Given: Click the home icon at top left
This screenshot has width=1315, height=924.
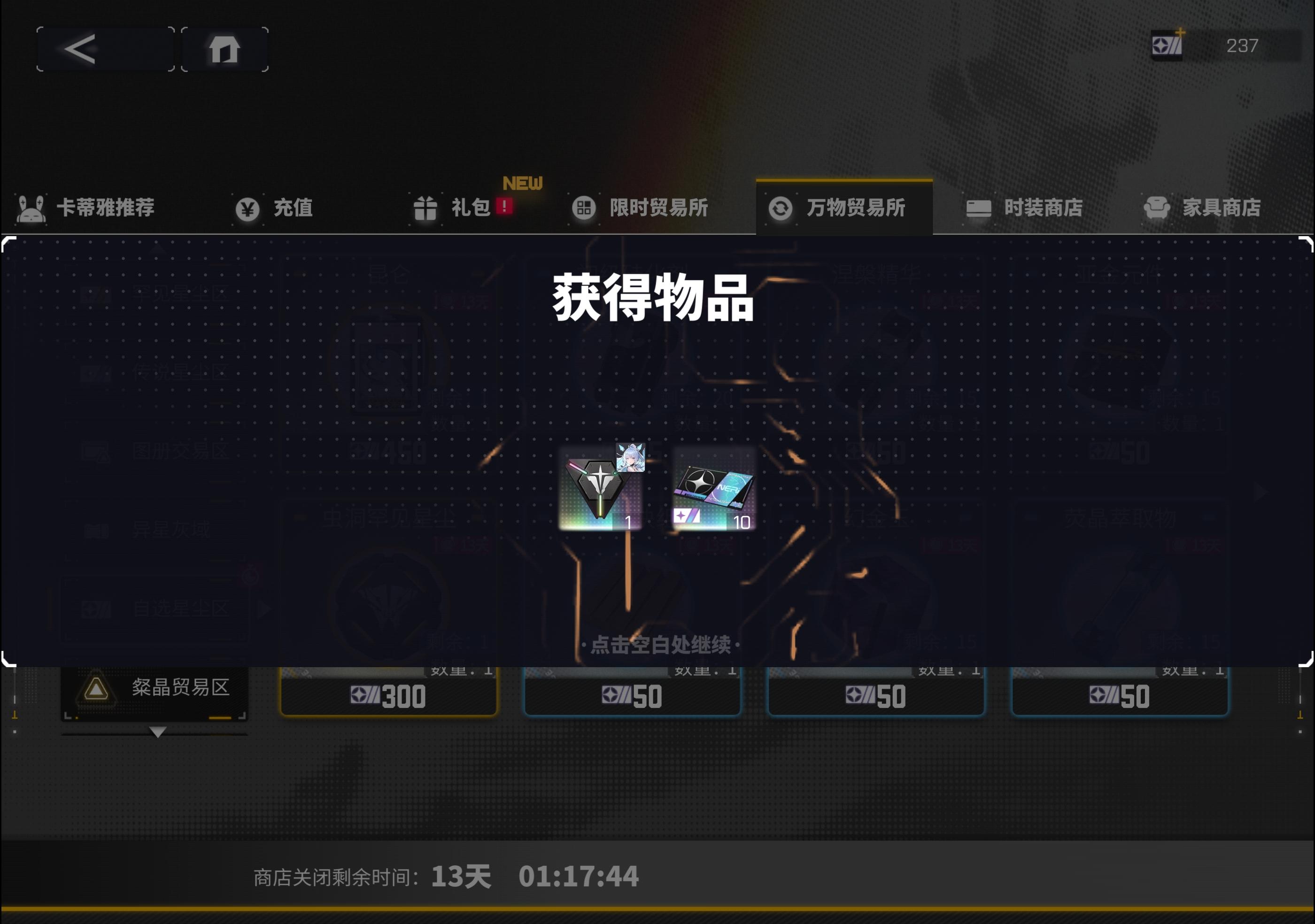Looking at the screenshot, I should (x=224, y=49).
